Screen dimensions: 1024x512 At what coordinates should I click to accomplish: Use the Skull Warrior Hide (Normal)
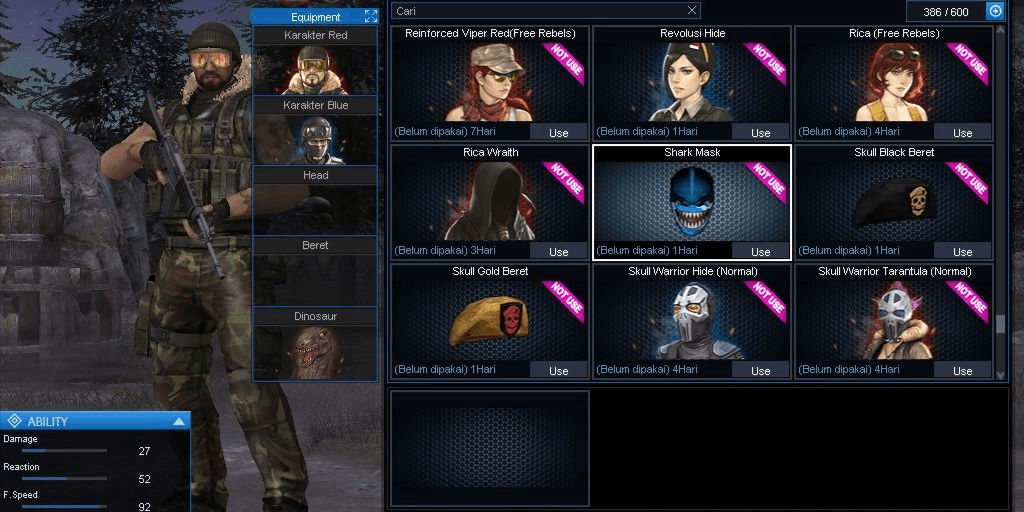pyautogui.click(x=760, y=370)
